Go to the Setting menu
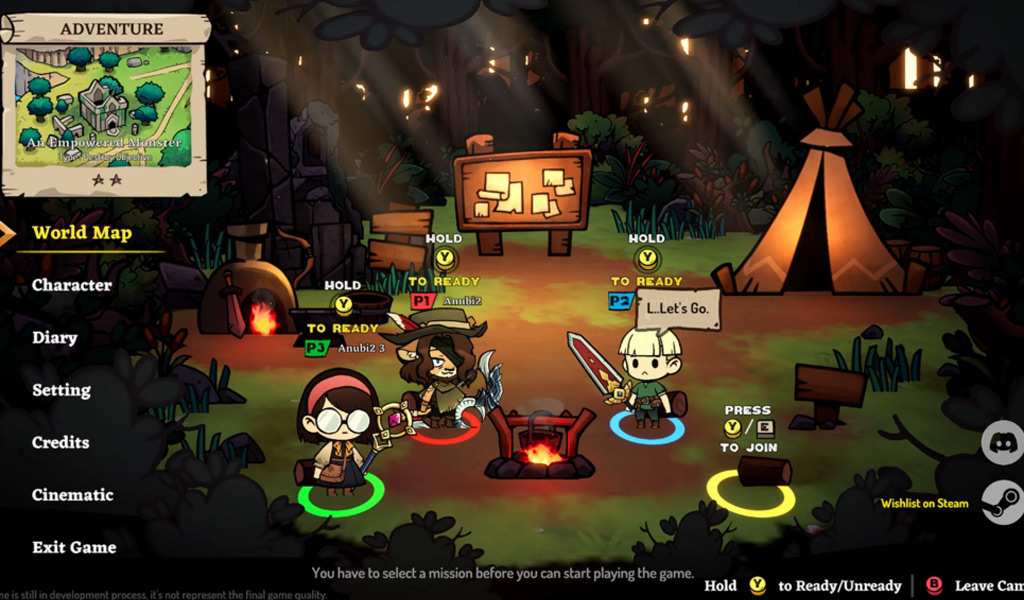1024x600 pixels. (x=61, y=390)
